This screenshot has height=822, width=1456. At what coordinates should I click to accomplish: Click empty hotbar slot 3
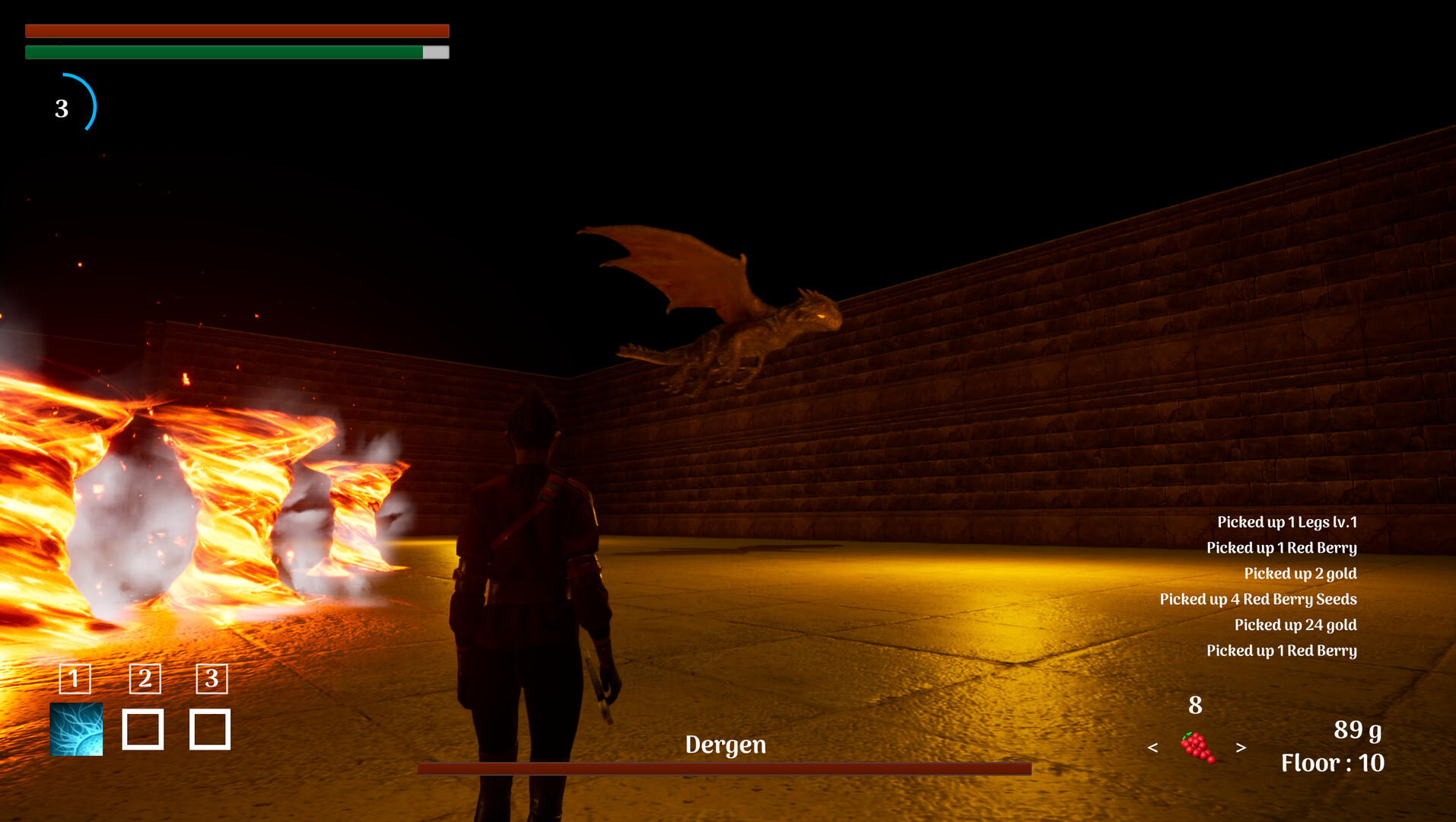click(211, 731)
